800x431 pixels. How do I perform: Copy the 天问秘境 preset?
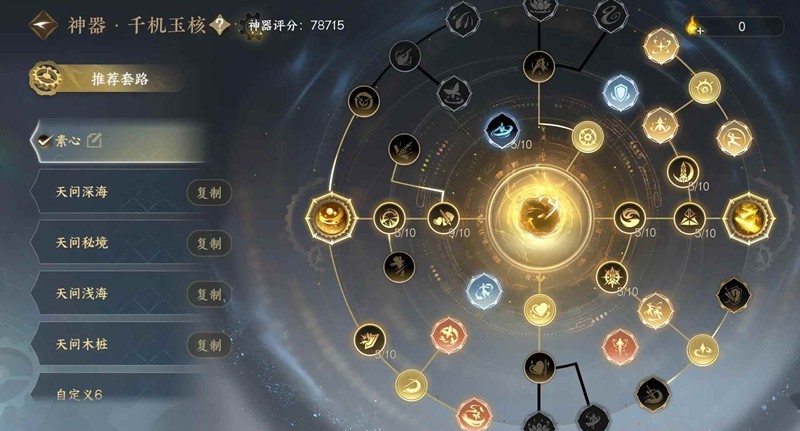click(x=209, y=243)
